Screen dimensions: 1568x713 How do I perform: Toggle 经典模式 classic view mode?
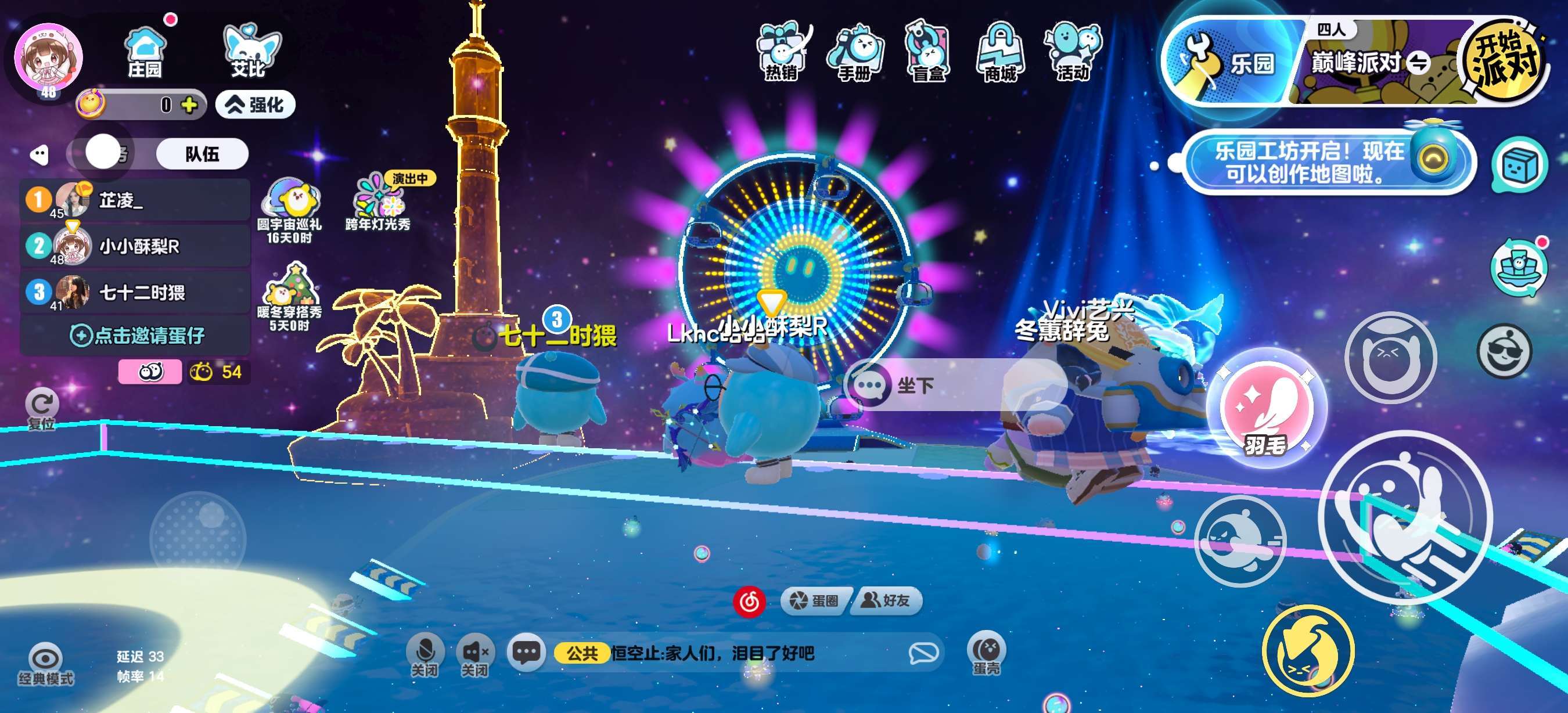tap(46, 664)
